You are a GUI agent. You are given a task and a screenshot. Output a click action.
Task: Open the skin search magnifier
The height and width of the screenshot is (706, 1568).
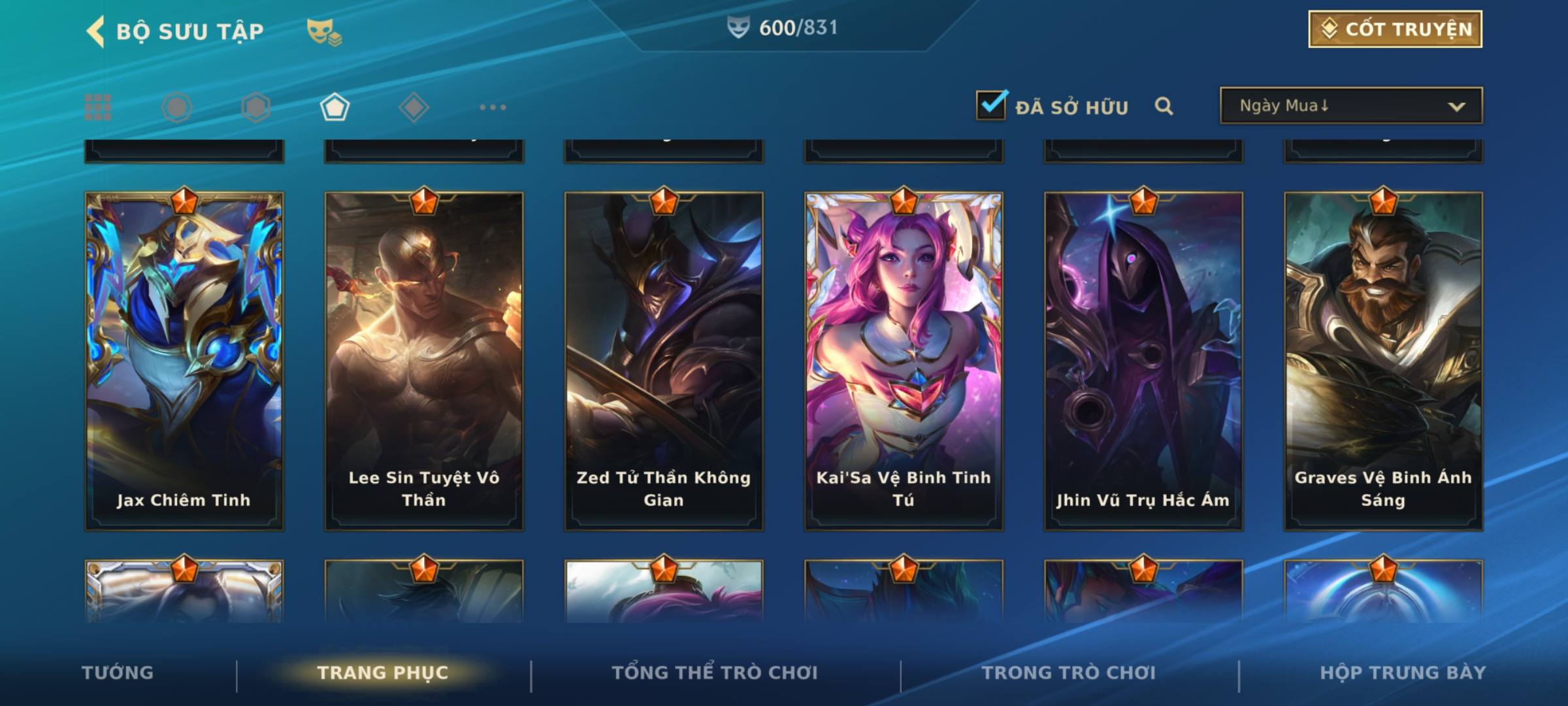click(x=1164, y=106)
